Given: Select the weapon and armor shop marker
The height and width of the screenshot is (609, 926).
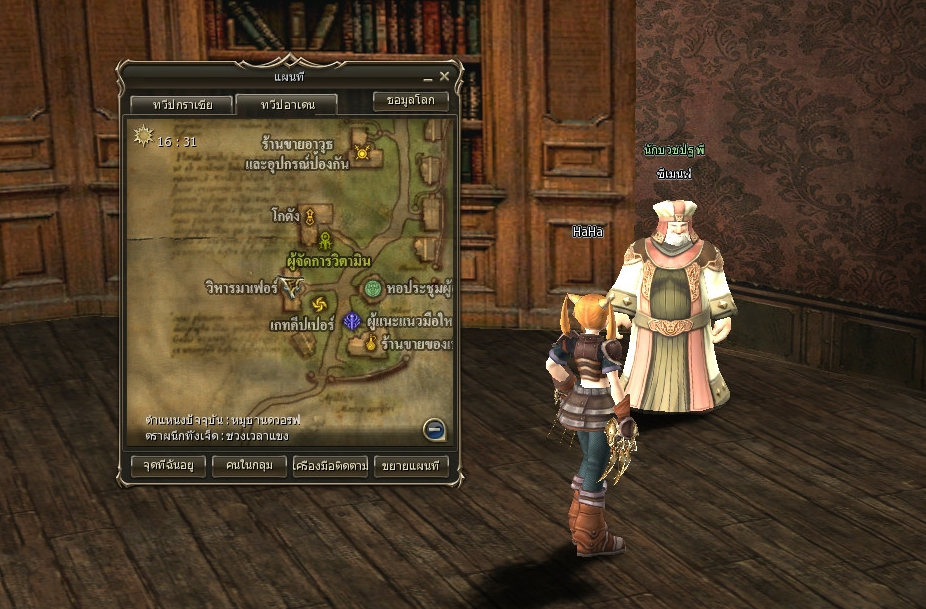Looking at the screenshot, I should pyautogui.click(x=362, y=153).
